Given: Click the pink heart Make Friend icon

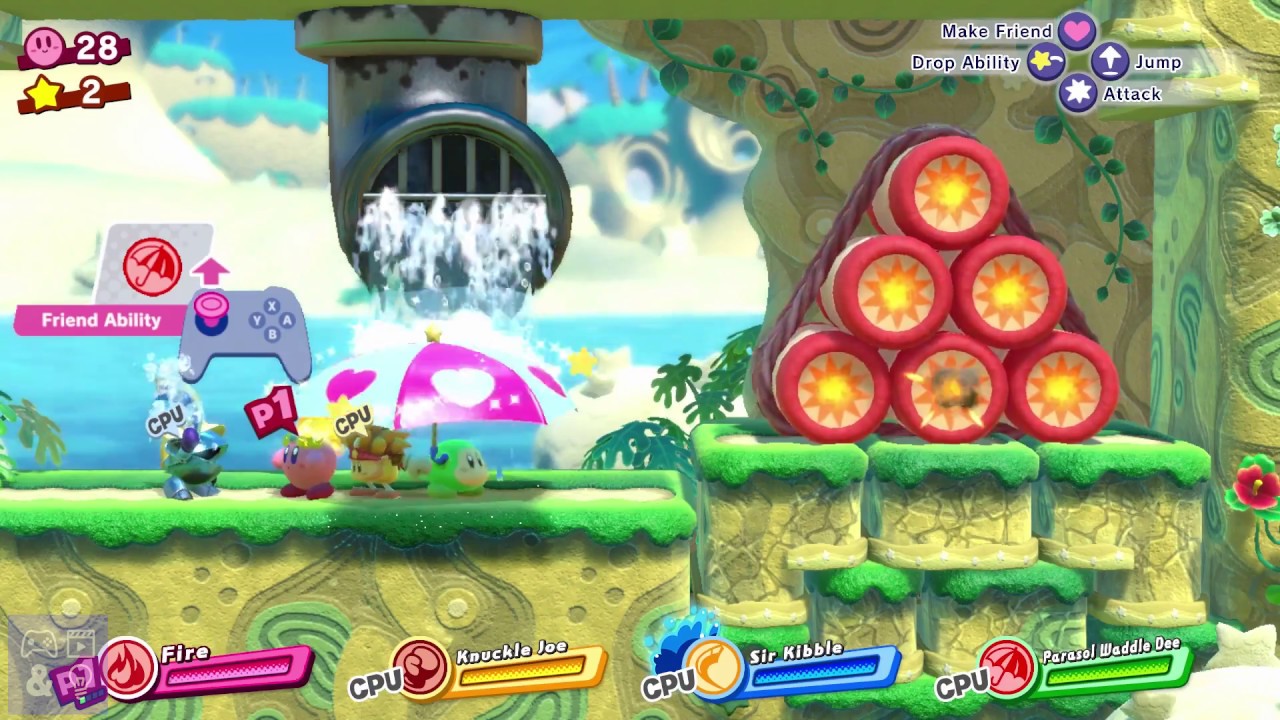Looking at the screenshot, I should [x=1079, y=31].
